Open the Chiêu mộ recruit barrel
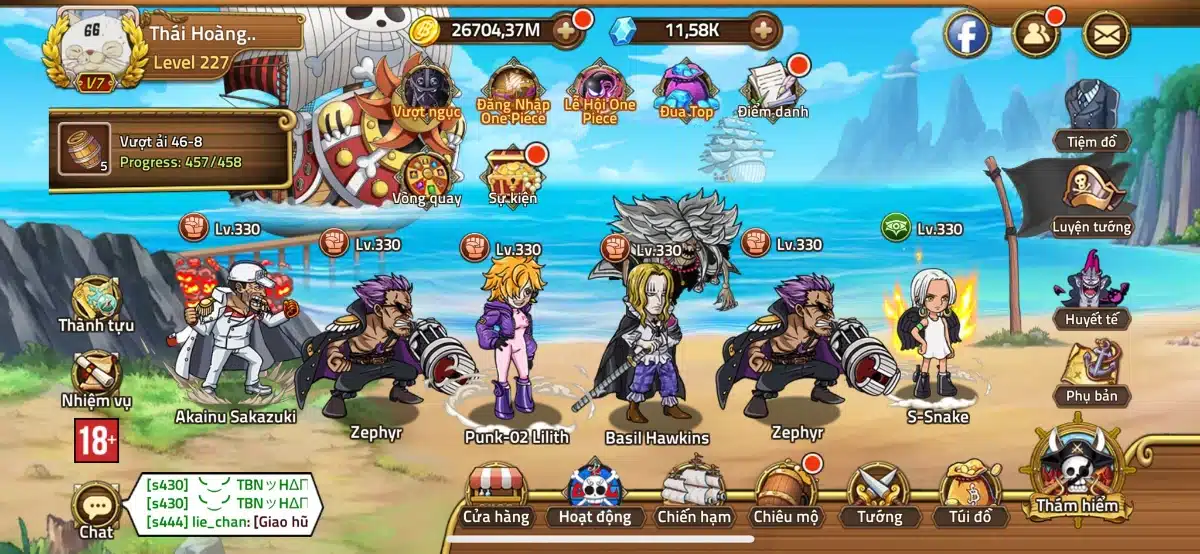1200x554 pixels. click(785, 492)
